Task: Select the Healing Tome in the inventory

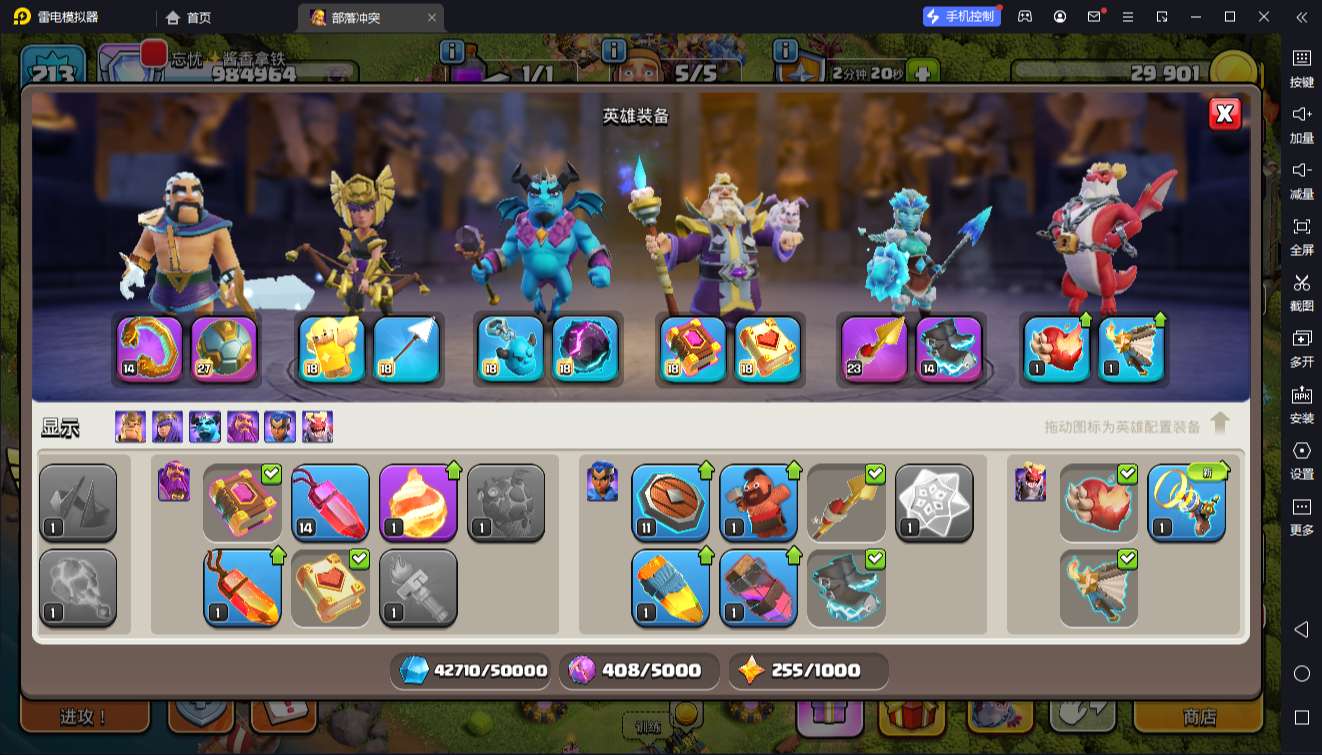Action: [x=330, y=588]
